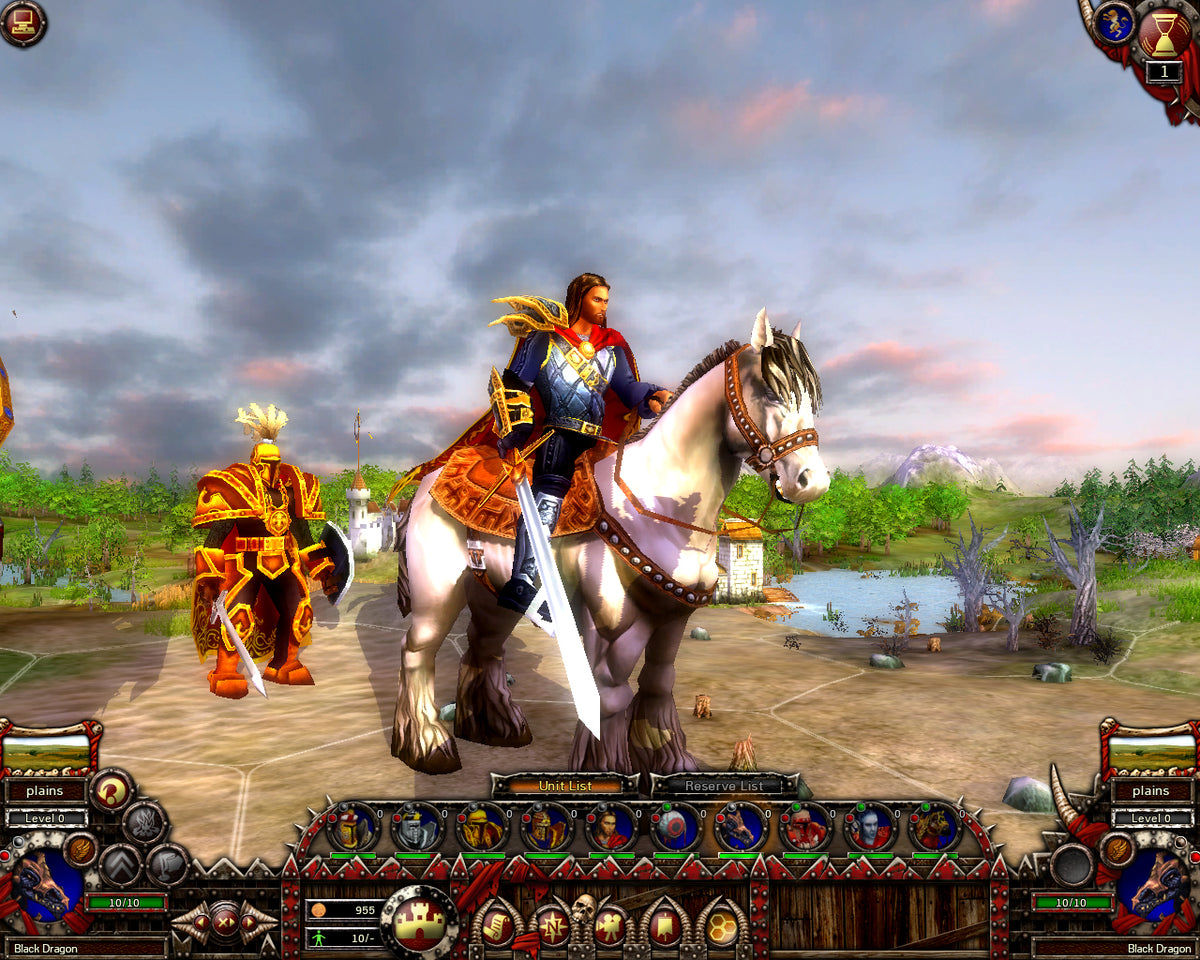1200x960 pixels.
Task: Open the Reserve List tab
Action: click(x=724, y=786)
